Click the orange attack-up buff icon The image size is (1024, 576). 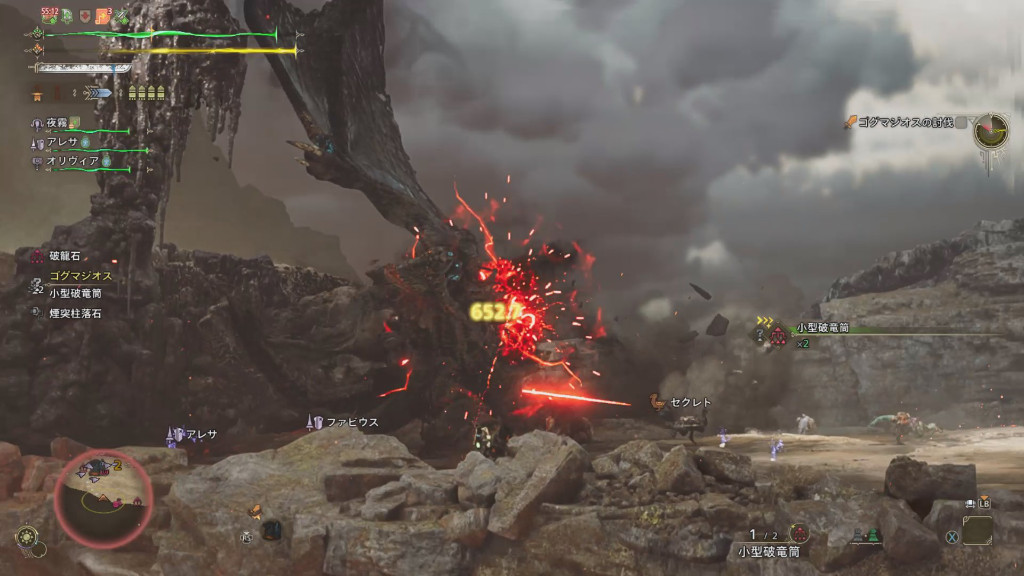[x=103, y=15]
